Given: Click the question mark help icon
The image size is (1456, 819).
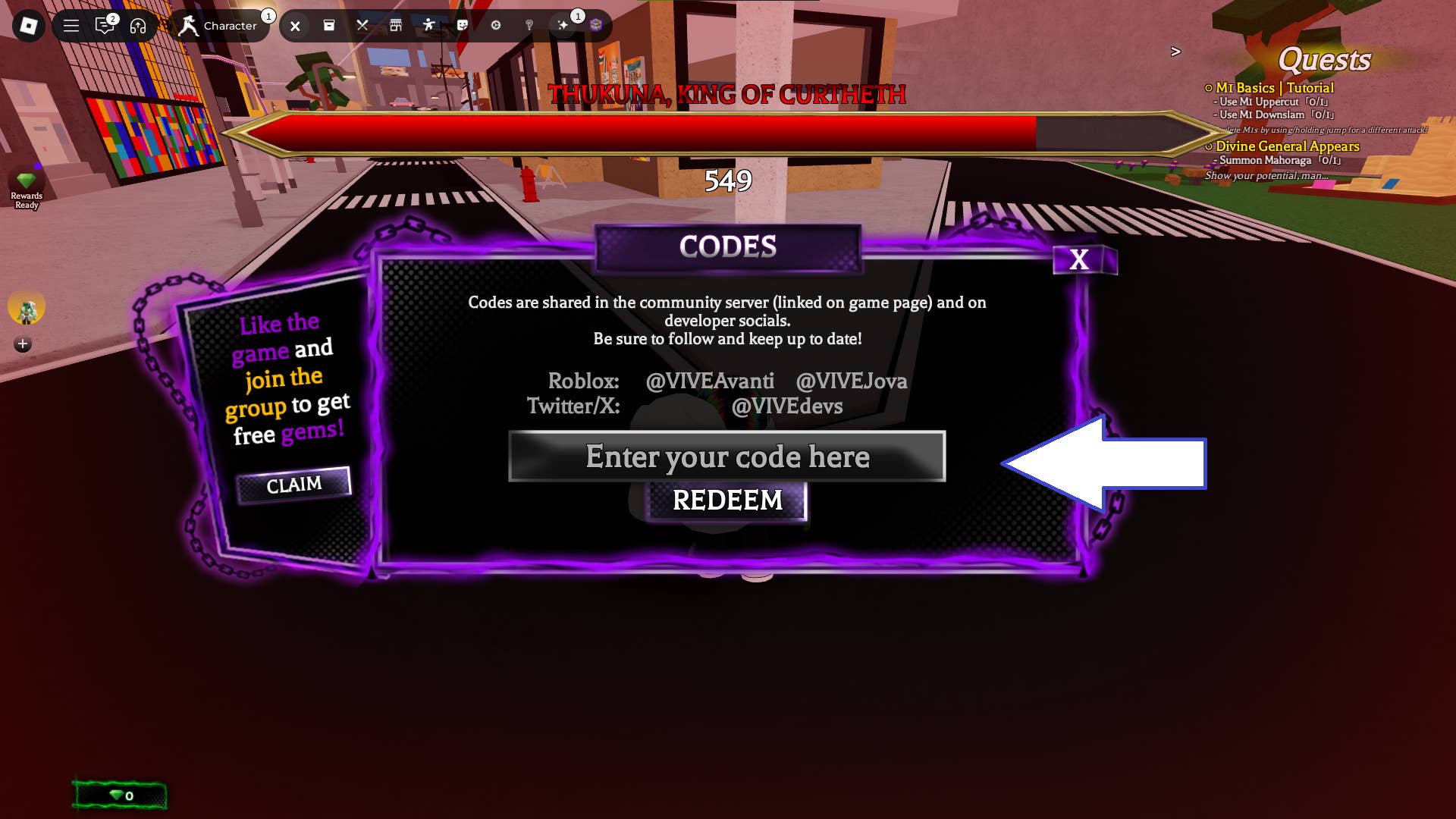Looking at the screenshot, I should click(529, 25).
